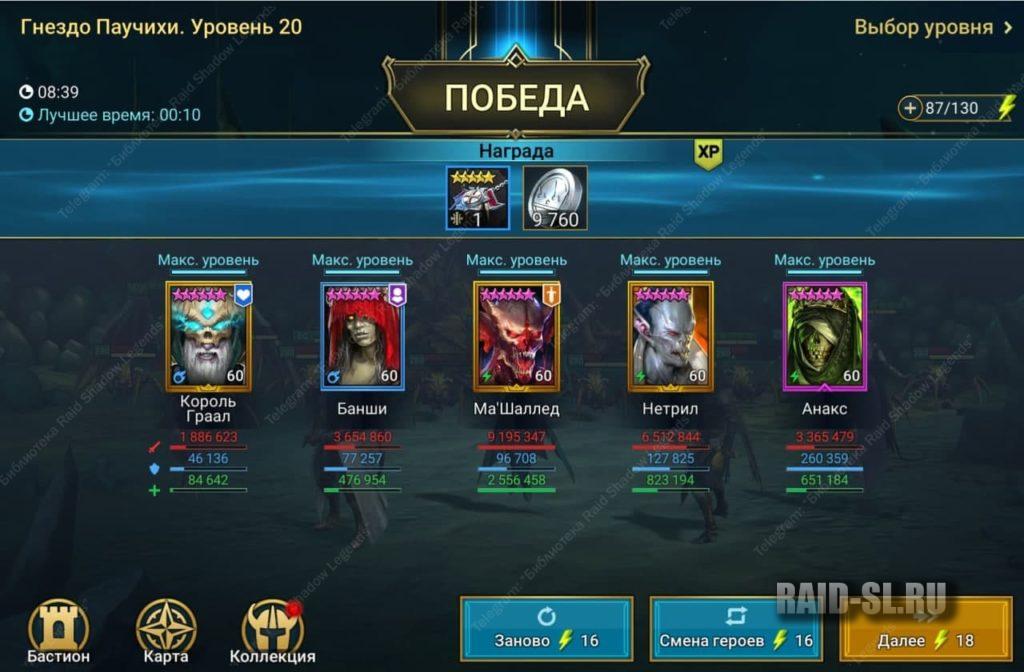Continue with the Далее button
The image size is (1024, 672).
coord(926,629)
